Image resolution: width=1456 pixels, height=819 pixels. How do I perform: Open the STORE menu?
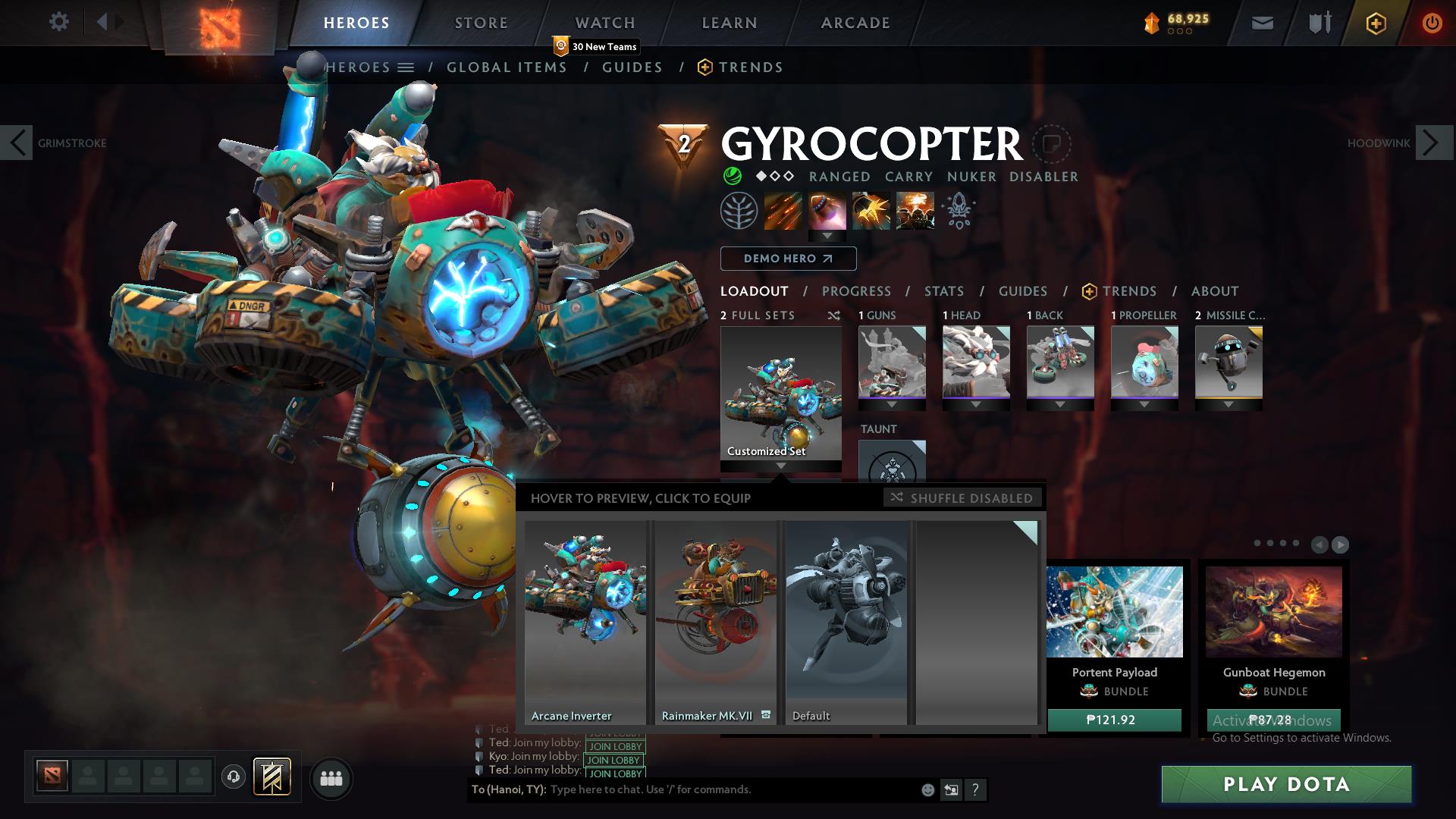[481, 22]
